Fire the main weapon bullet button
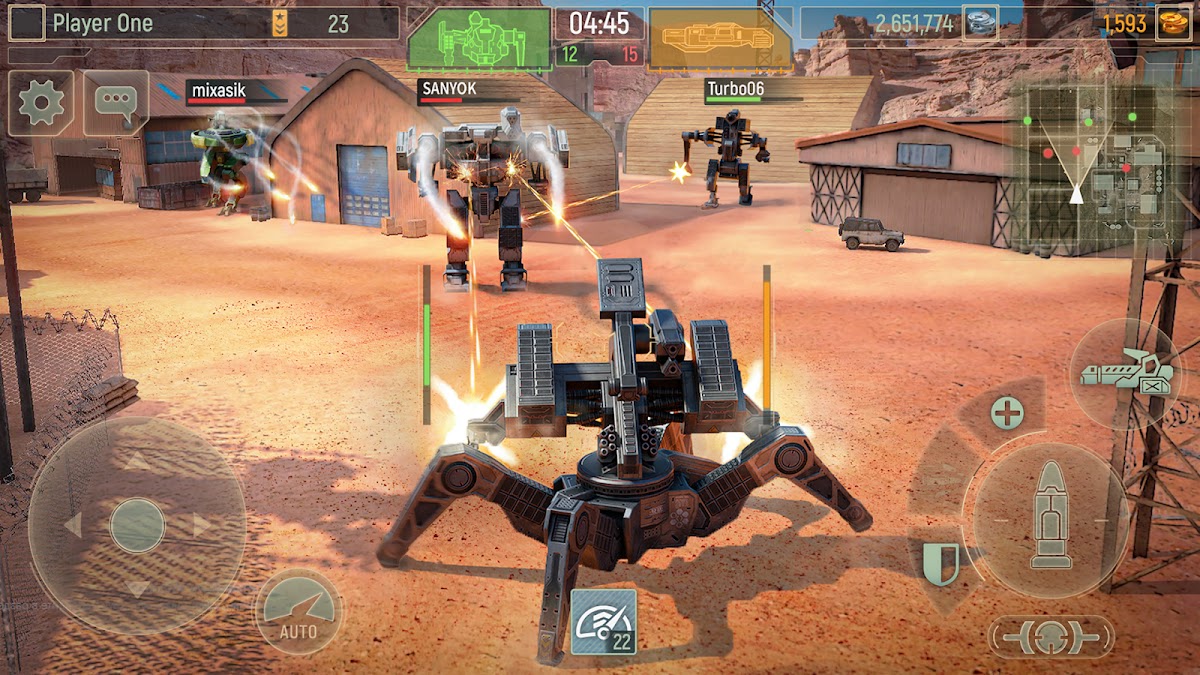This screenshot has height=675, width=1200. click(x=1050, y=513)
